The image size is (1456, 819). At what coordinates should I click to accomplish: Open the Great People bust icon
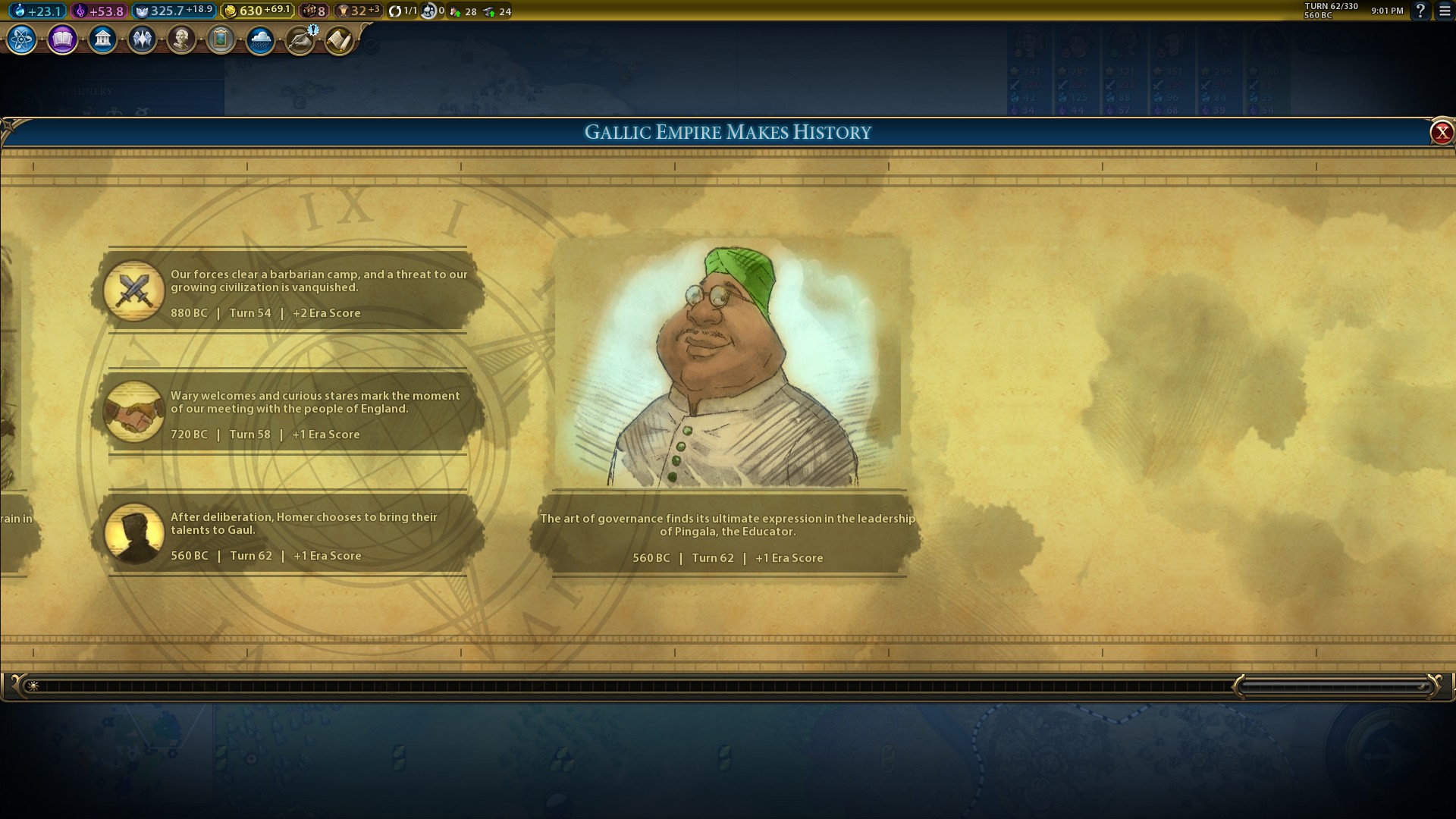pos(181,39)
